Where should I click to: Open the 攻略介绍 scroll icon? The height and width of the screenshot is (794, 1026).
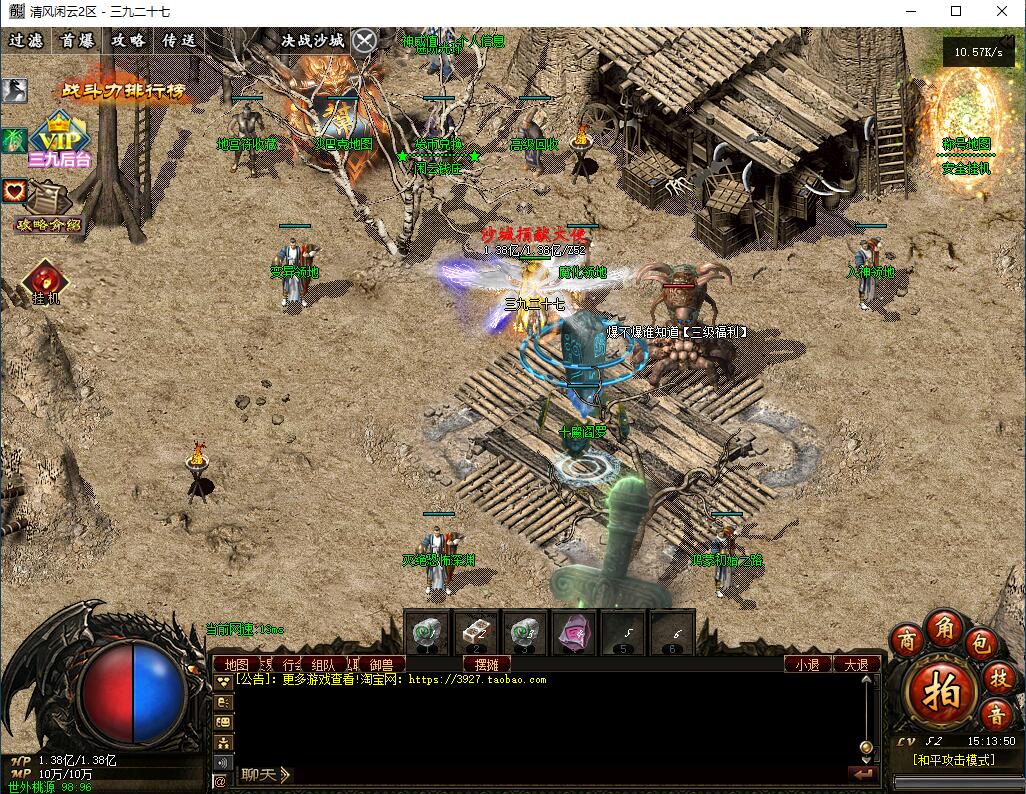[46, 207]
